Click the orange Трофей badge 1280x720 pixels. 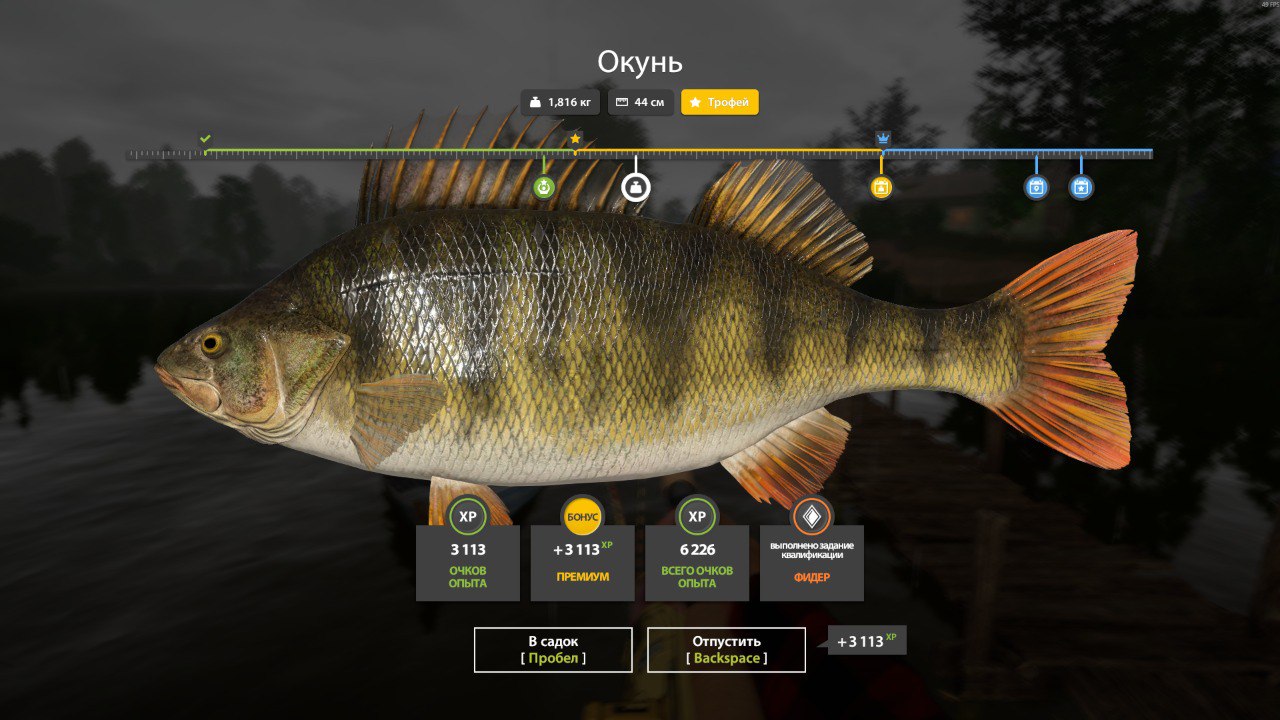click(x=720, y=102)
